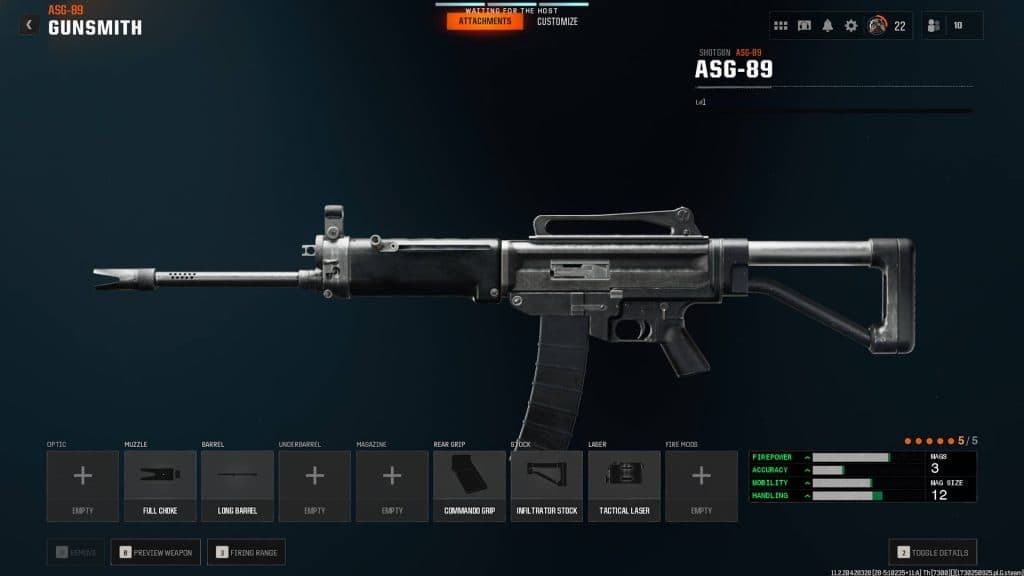Add a Fire Mods attachment
This screenshot has width=1024, height=576.
coord(701,485)
